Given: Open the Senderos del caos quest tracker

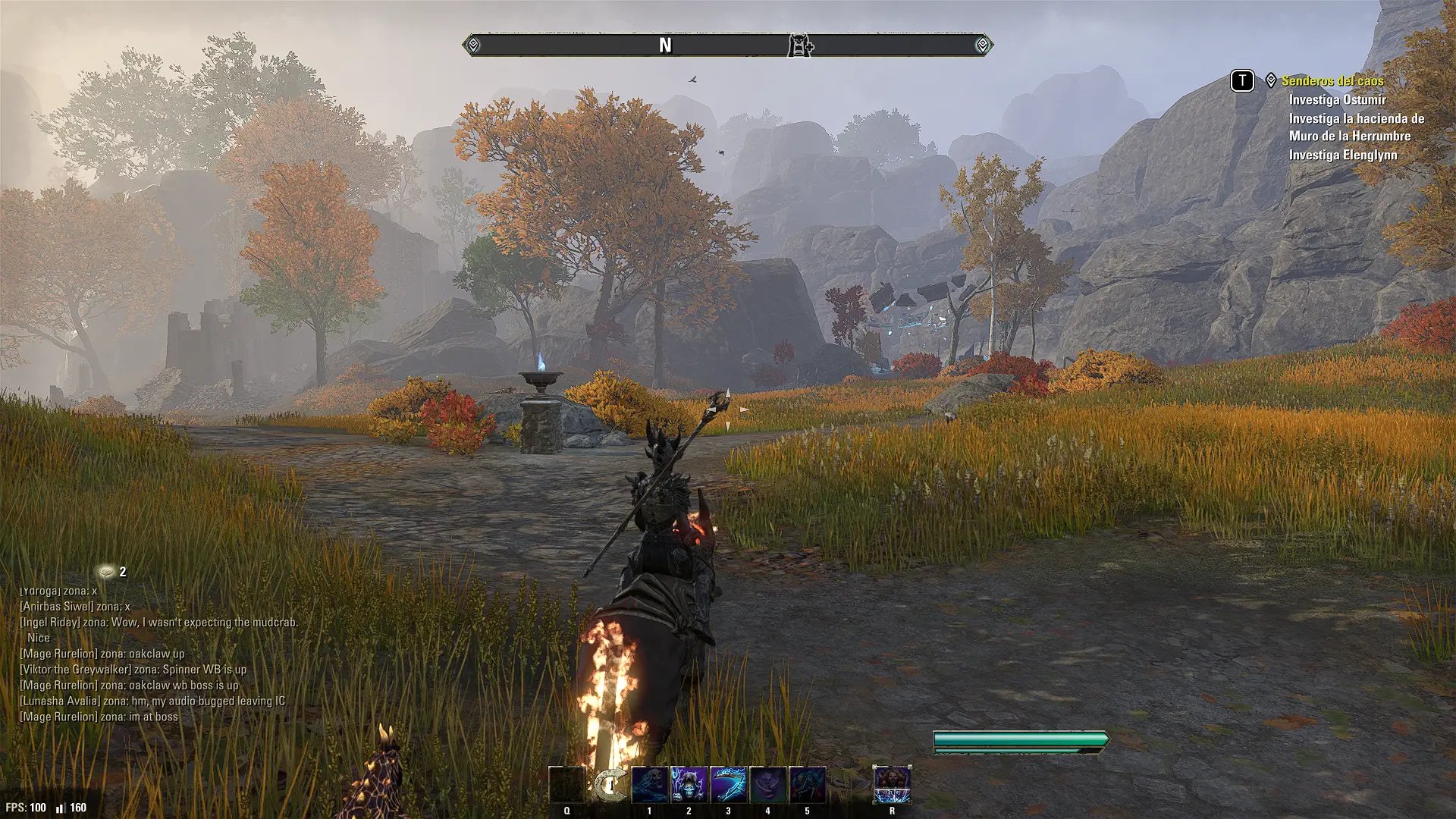Looking at the screenshot, I should point(1332,80).
